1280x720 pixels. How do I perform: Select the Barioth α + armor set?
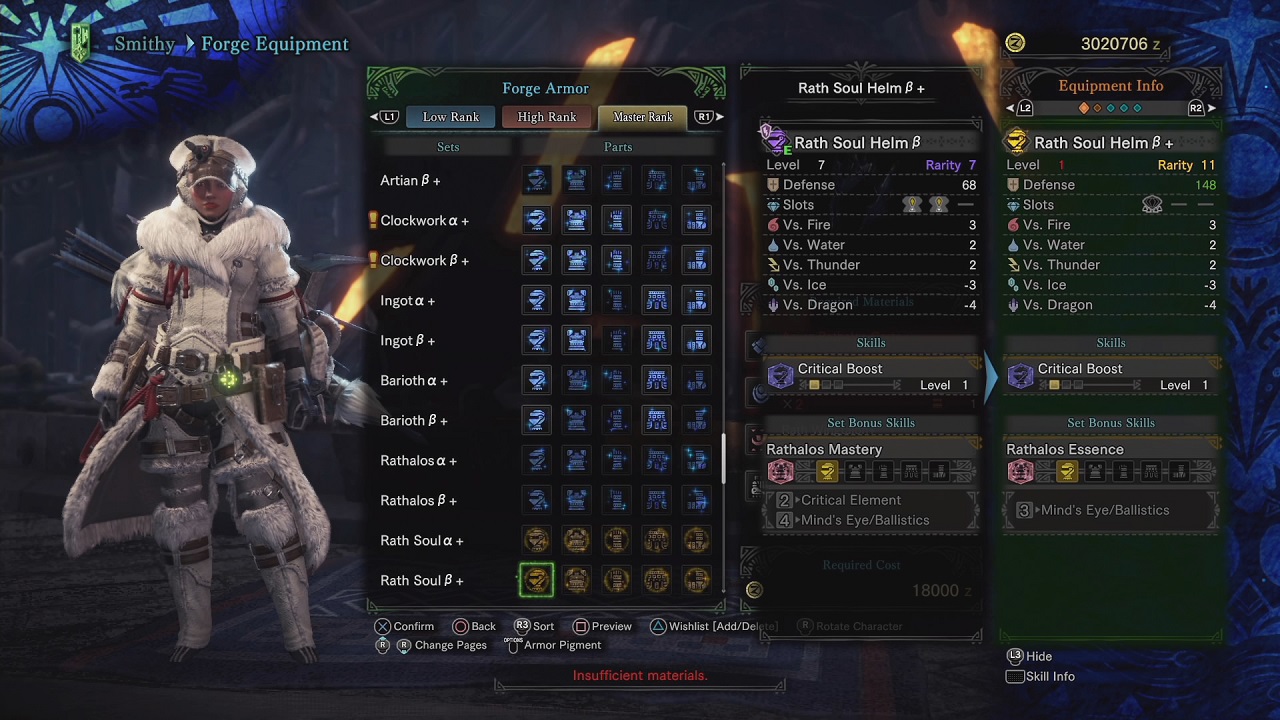click(414, 381)
